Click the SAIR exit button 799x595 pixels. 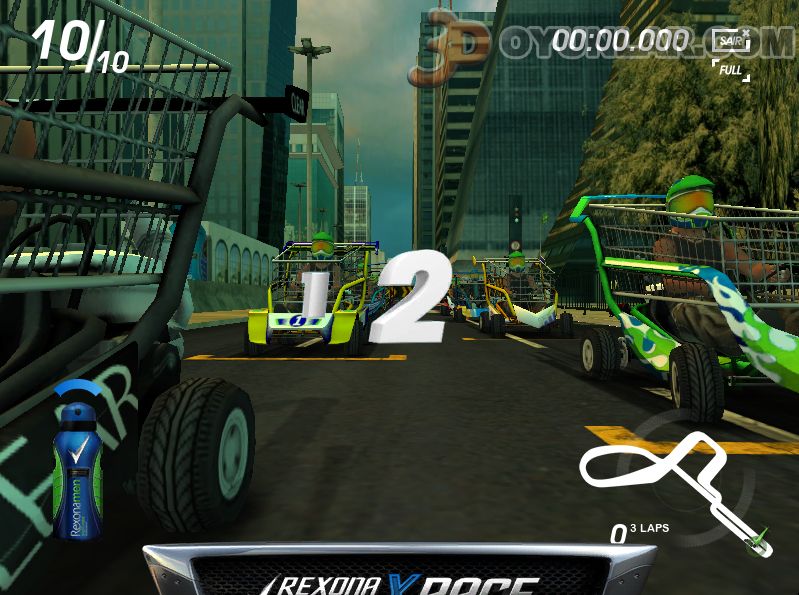pos(731,42)
